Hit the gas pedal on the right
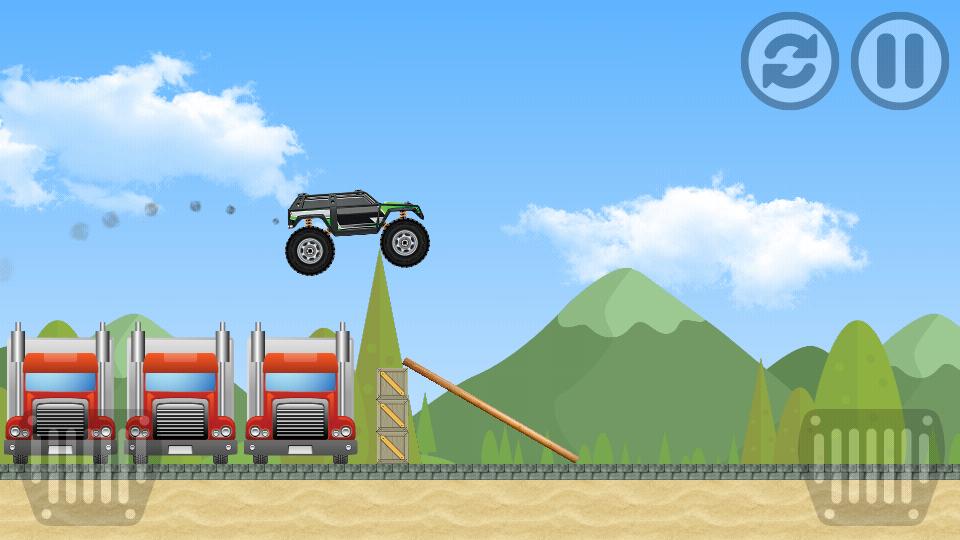Screen dimensions: 960x540 [871, 467]
